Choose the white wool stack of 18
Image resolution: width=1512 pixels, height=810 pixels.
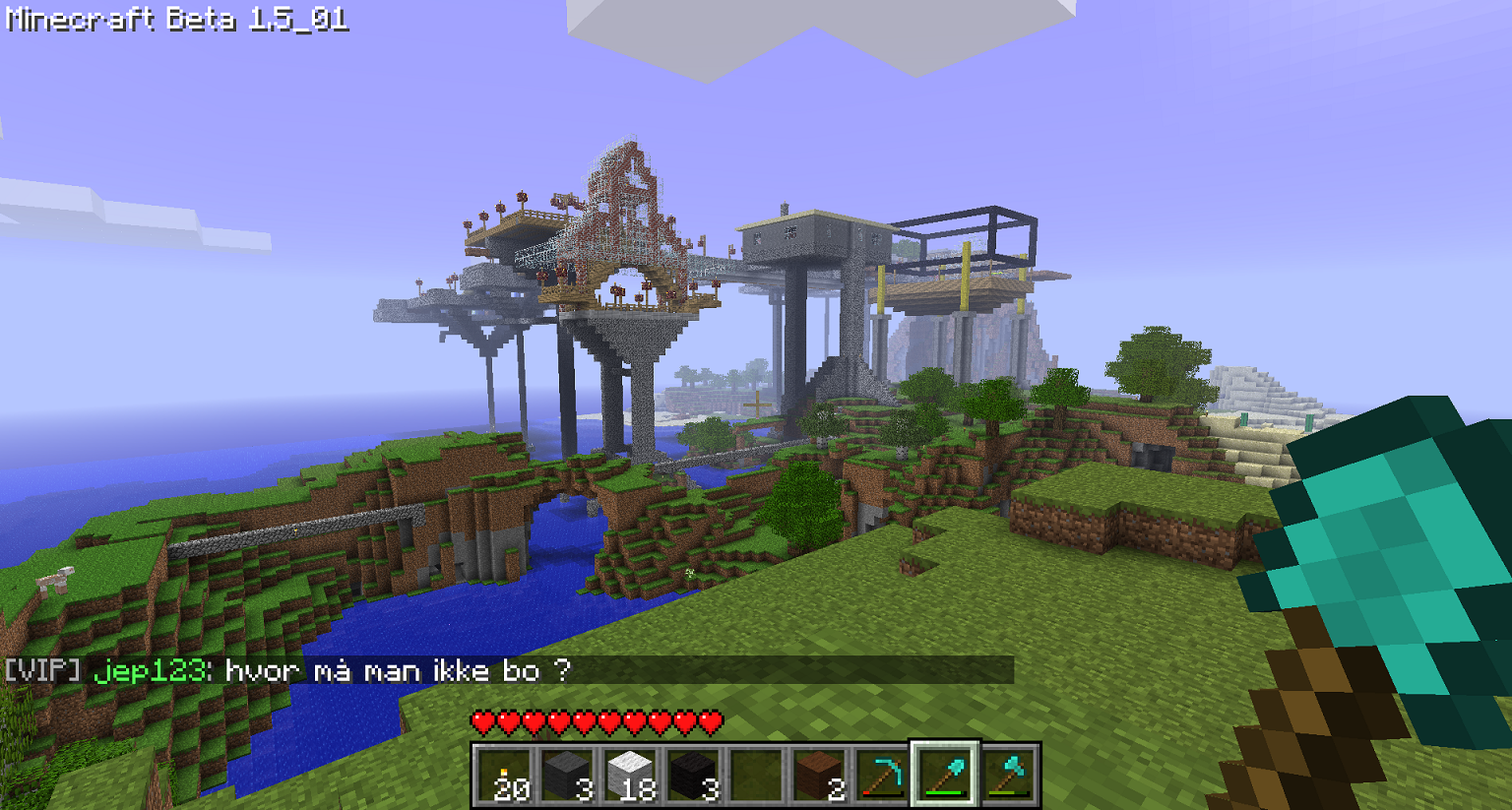(630, 775)
